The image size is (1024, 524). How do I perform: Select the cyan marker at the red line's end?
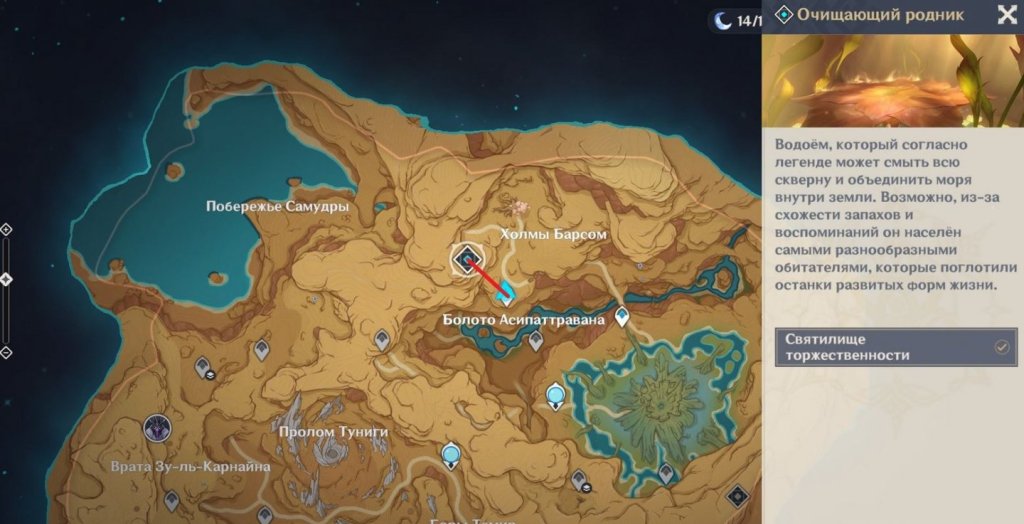click(x=507, y=293)
